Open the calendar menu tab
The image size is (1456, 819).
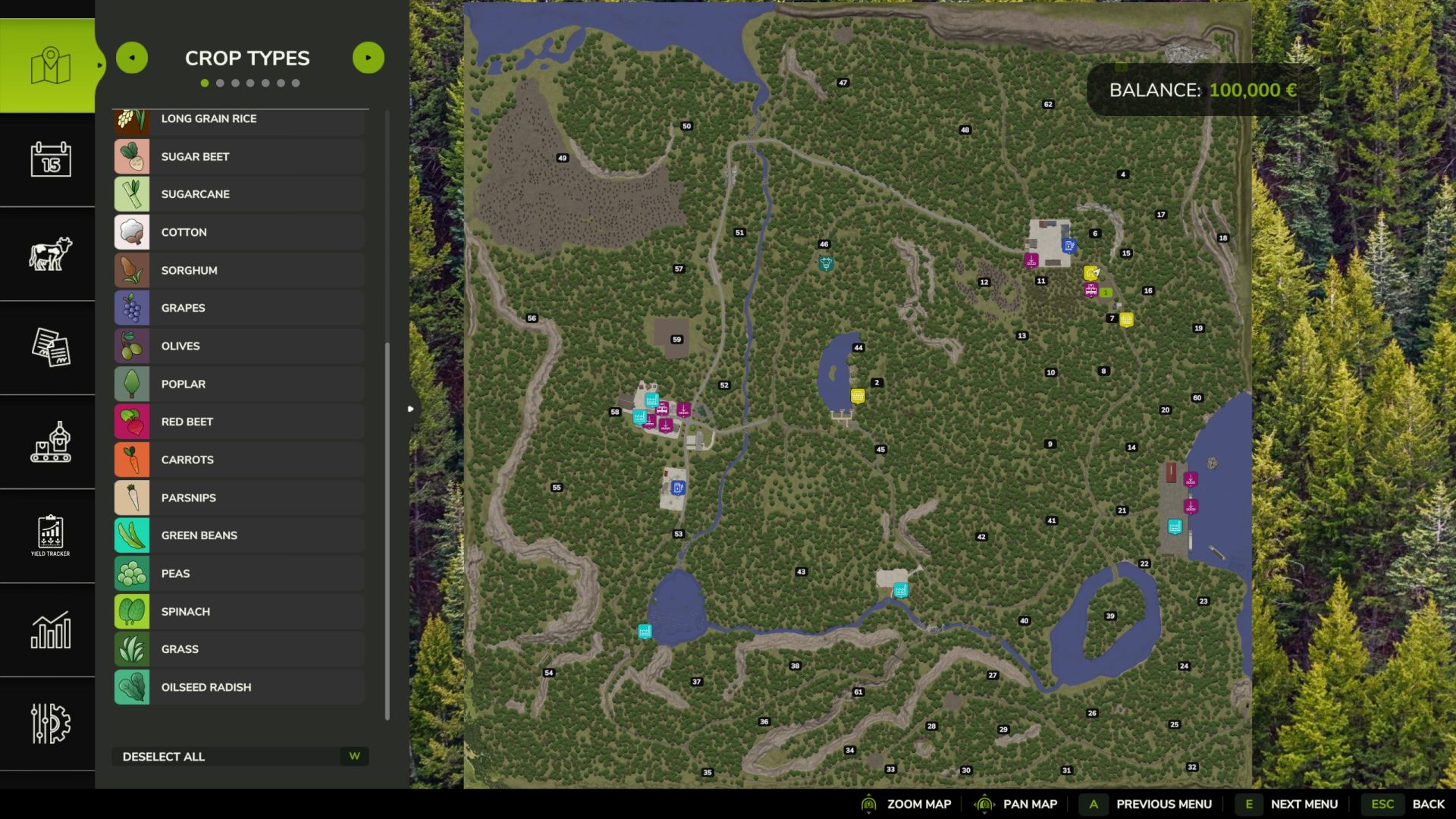coord(50,159)
